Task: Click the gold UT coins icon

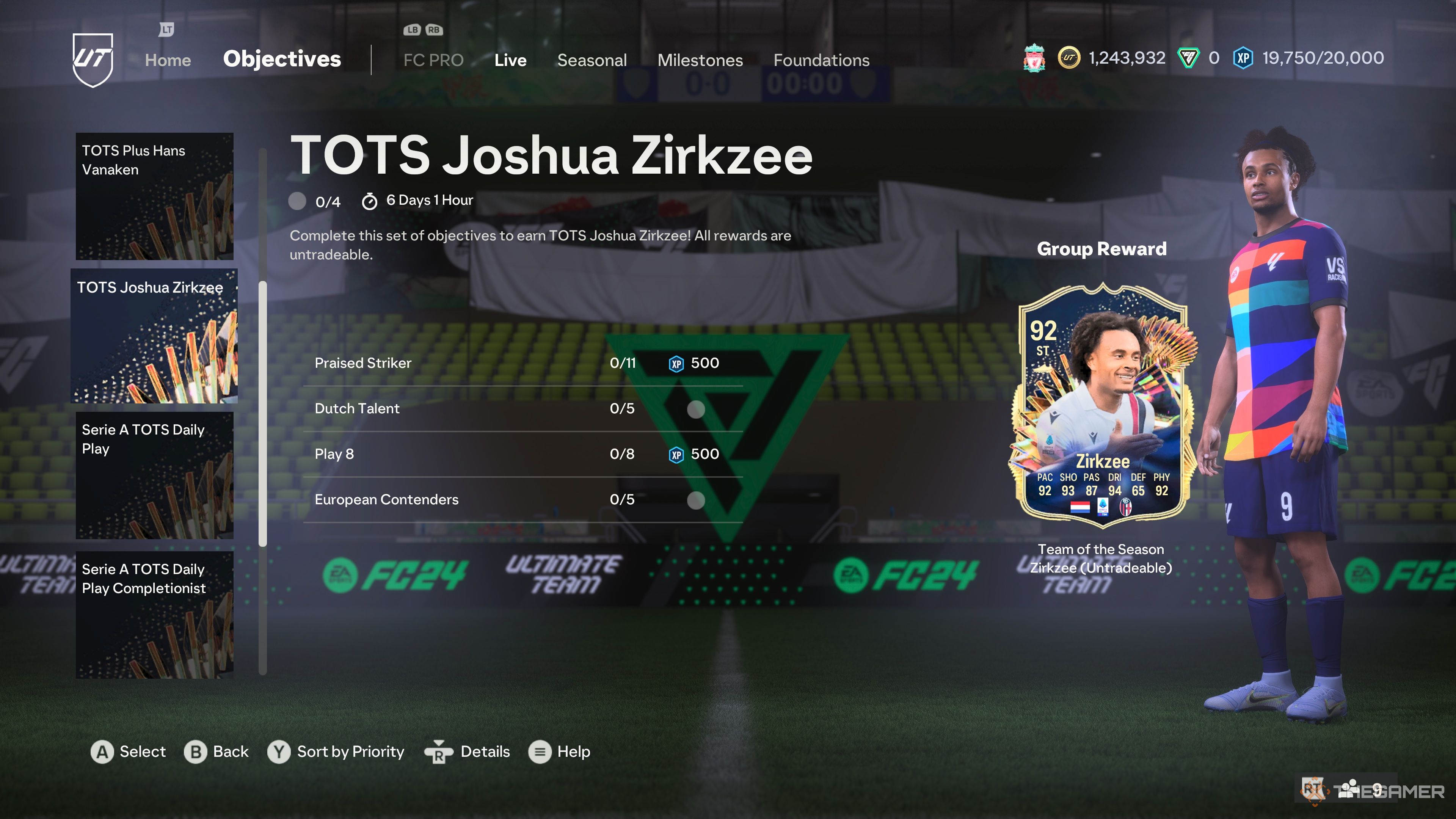Action: coord(1069,58)
